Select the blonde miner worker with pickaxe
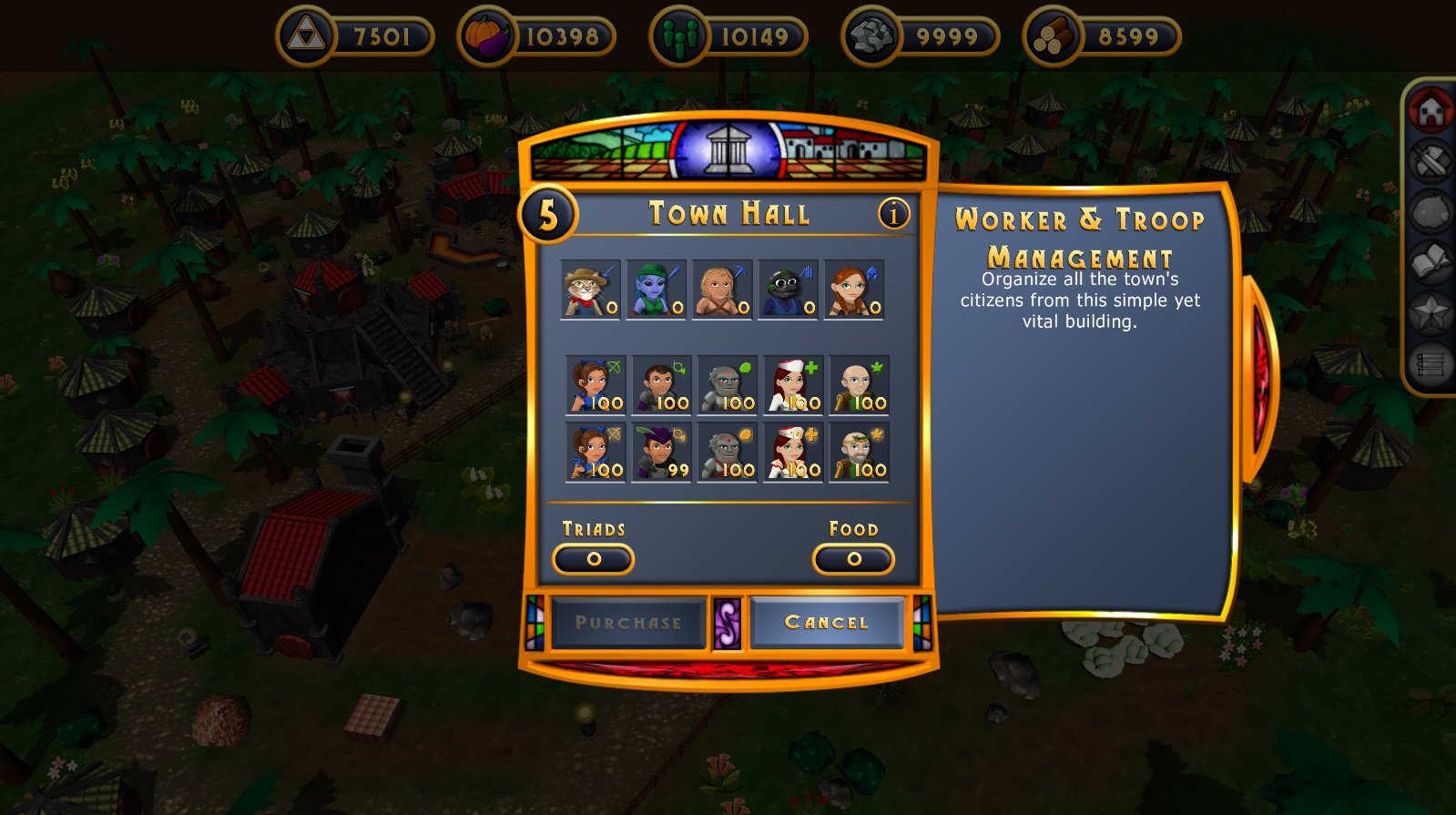This screenshot has height=815, width=1456. [722, 290]
